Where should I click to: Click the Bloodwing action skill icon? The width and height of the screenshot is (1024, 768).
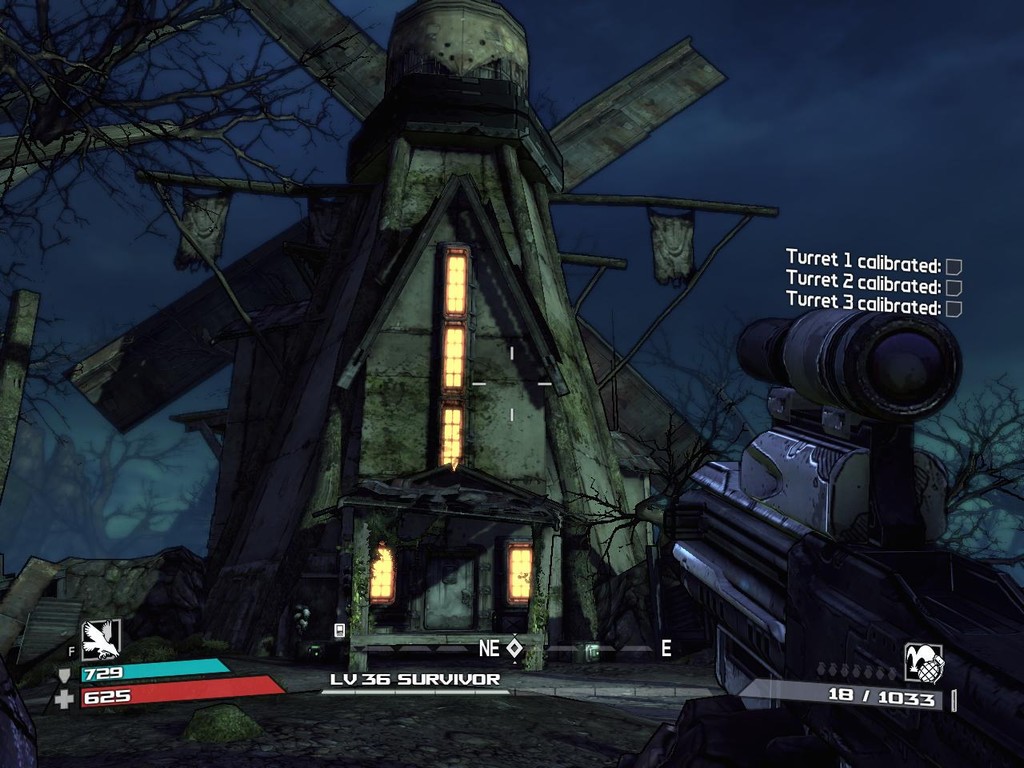[x=101, y=639]
